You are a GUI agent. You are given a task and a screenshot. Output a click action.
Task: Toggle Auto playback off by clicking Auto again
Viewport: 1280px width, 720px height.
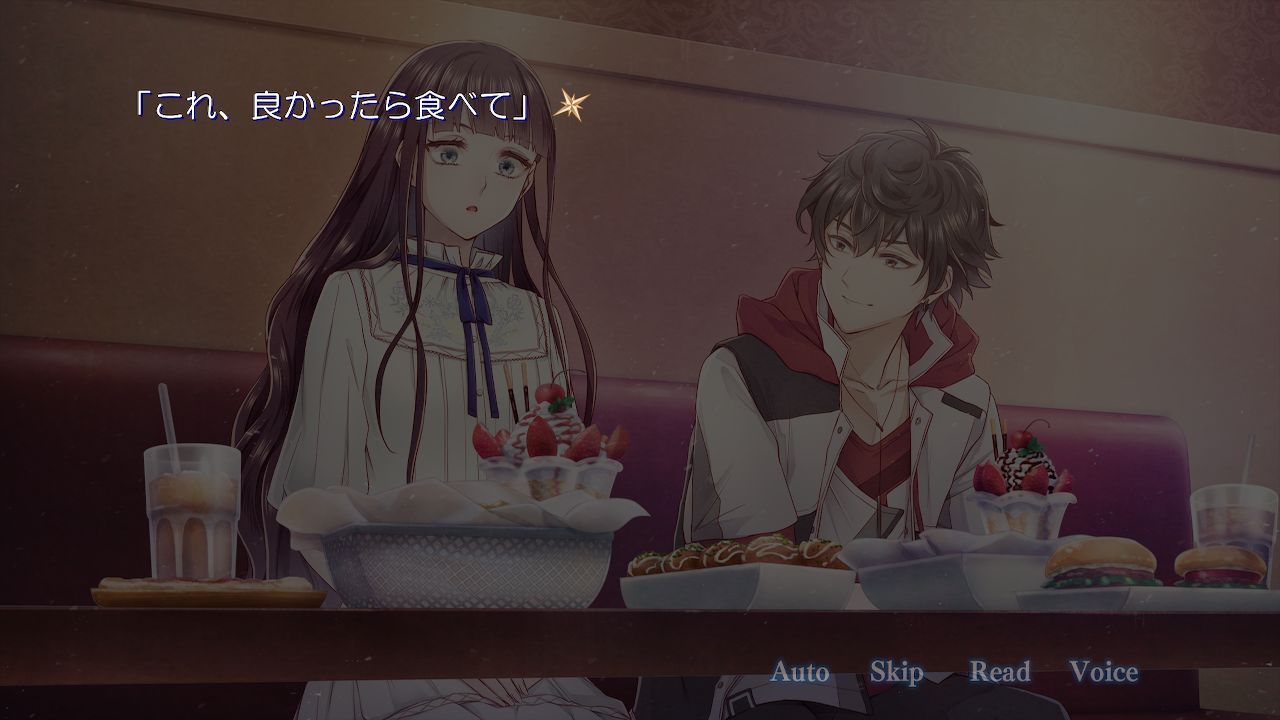800,672
